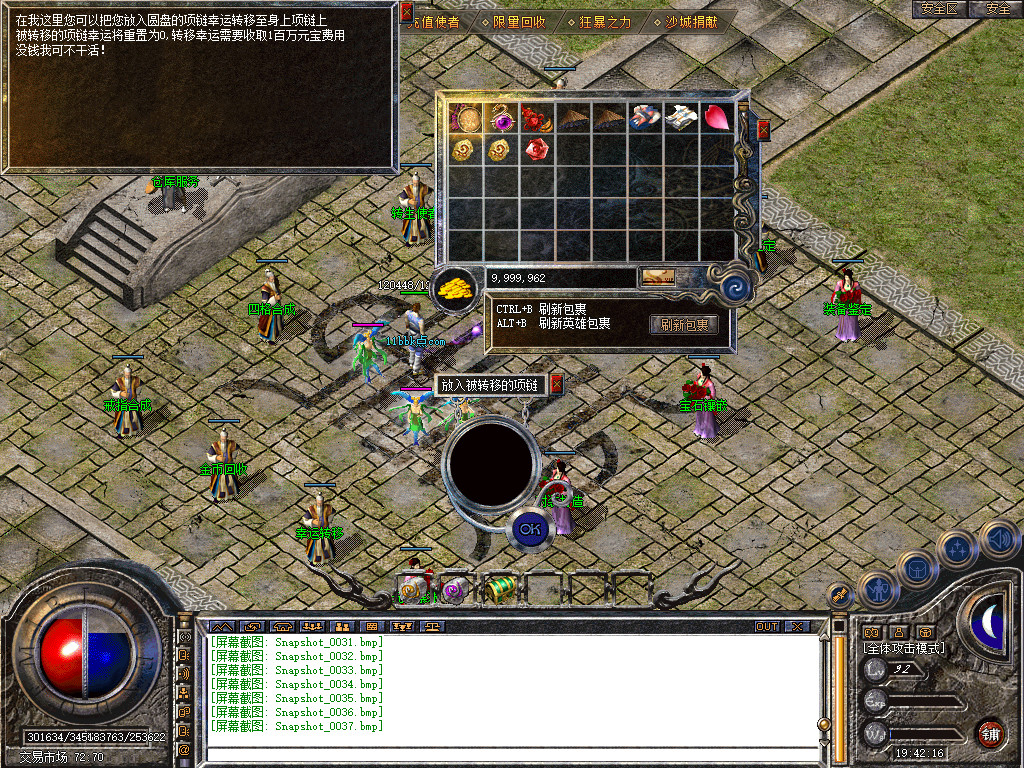
Task: Click the OUT button above chat
Action: (767, 626)
